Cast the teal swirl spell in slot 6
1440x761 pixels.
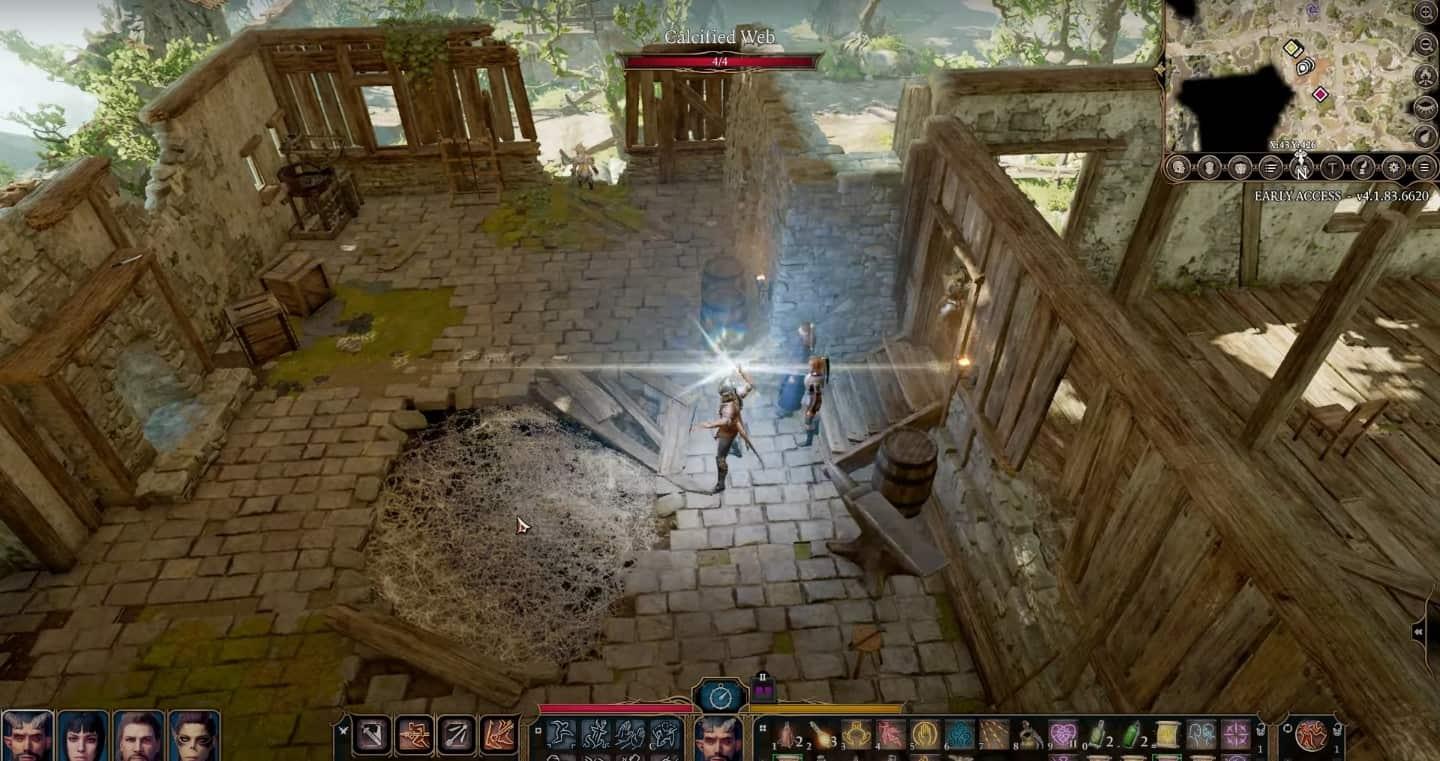(959, 735)
